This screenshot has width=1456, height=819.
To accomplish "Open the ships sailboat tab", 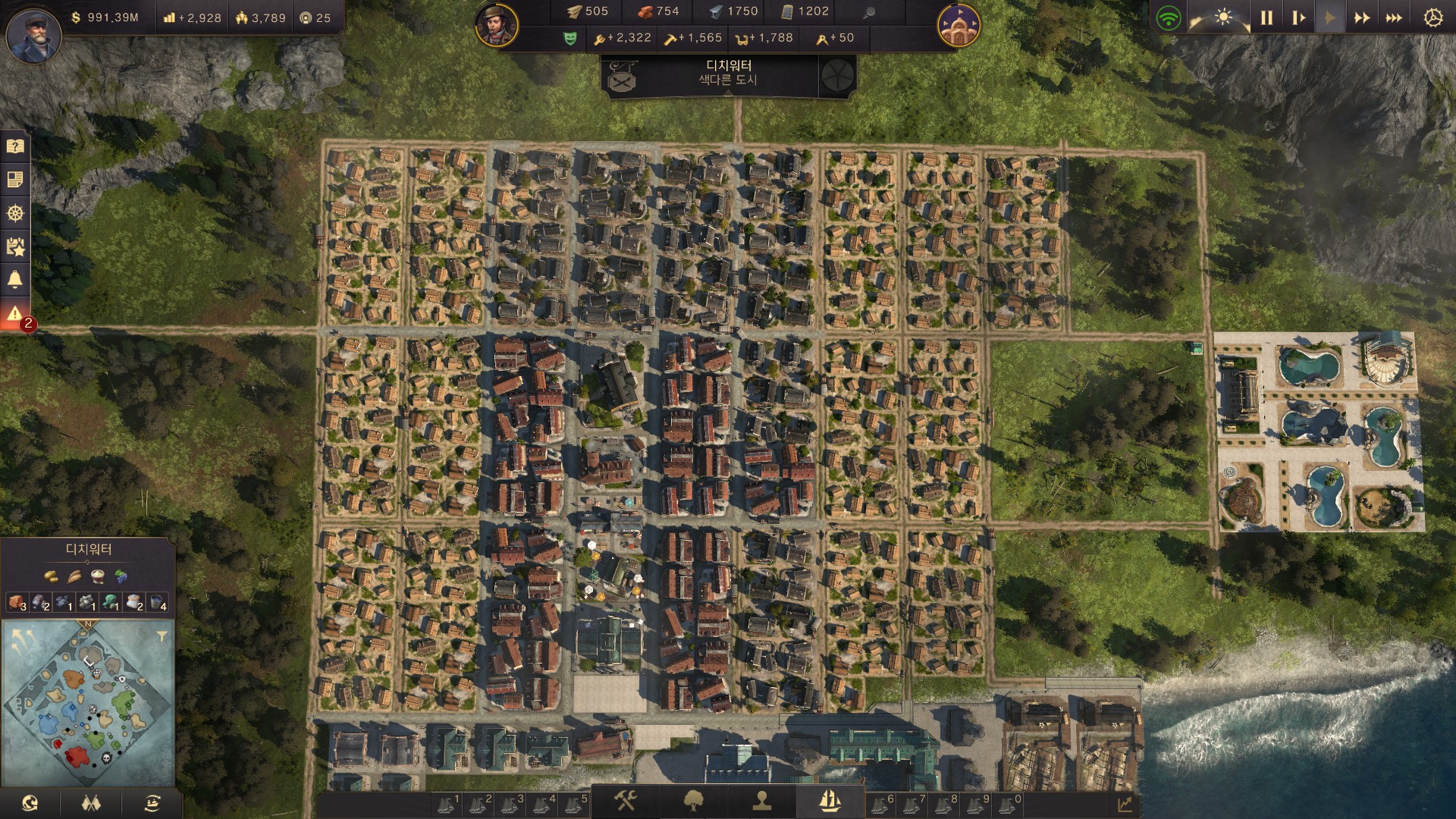I will click(x=830, y=801).
